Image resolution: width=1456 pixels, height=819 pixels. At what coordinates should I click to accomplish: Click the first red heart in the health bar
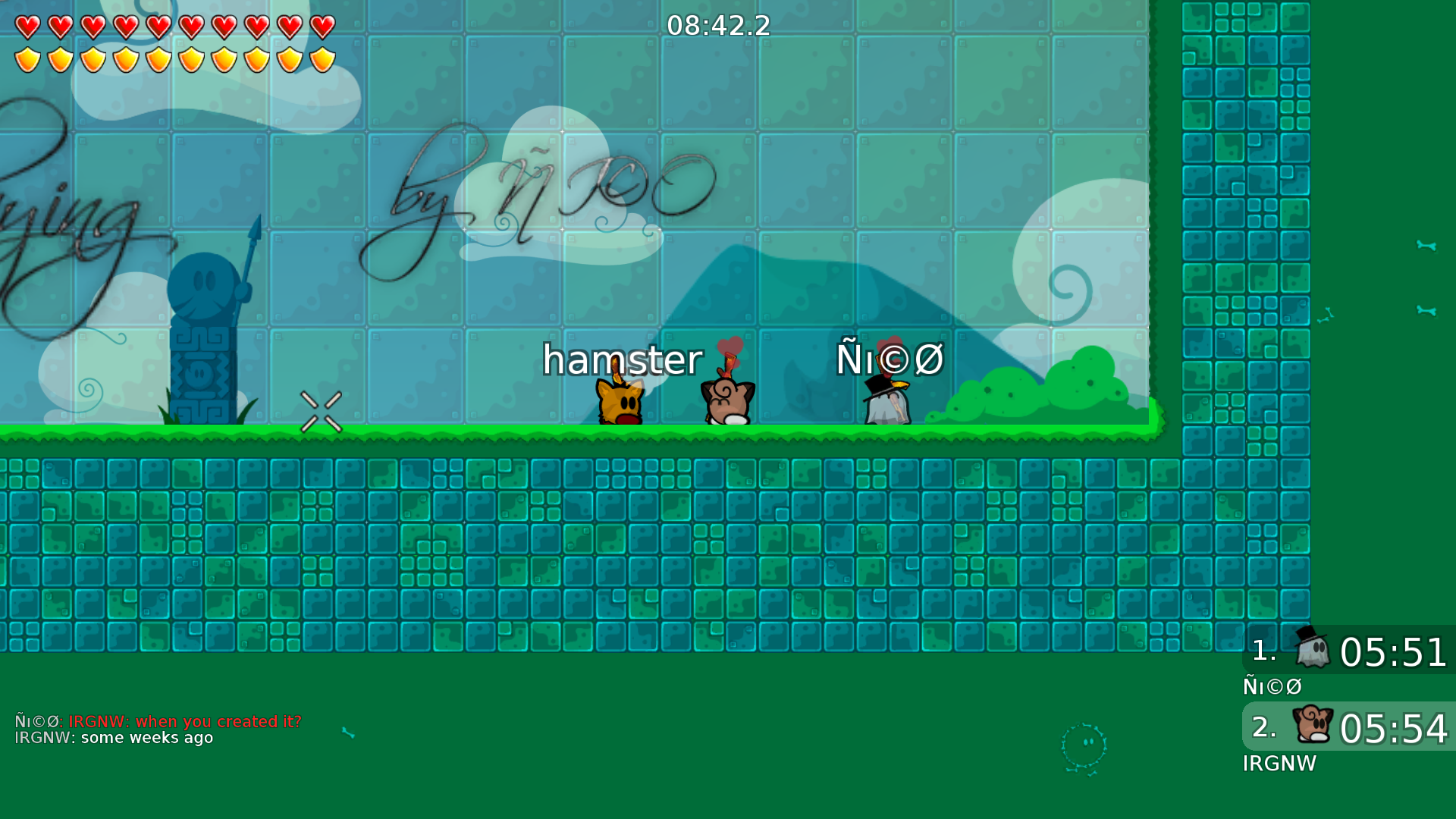point(29,27)
